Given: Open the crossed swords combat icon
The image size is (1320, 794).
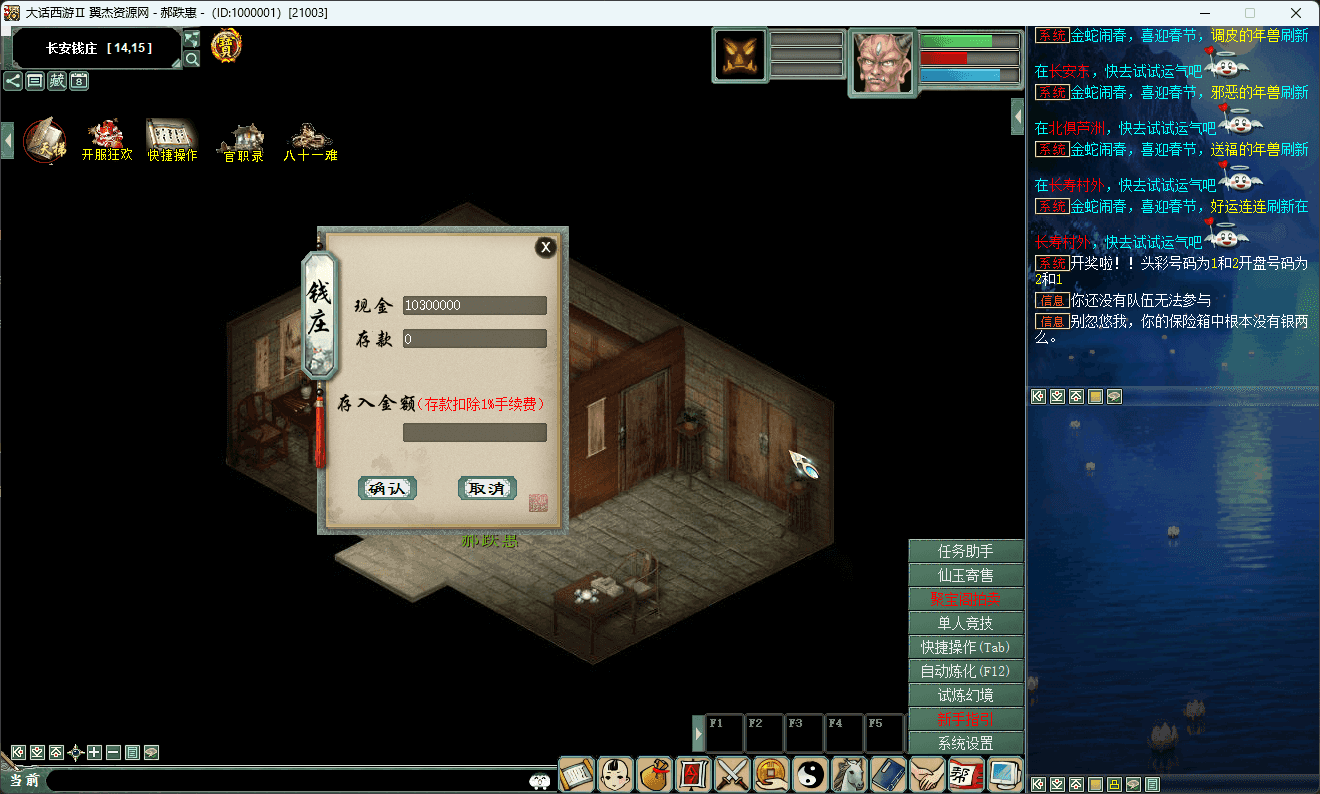Looking at the screenshot, I should click(733, 774).
